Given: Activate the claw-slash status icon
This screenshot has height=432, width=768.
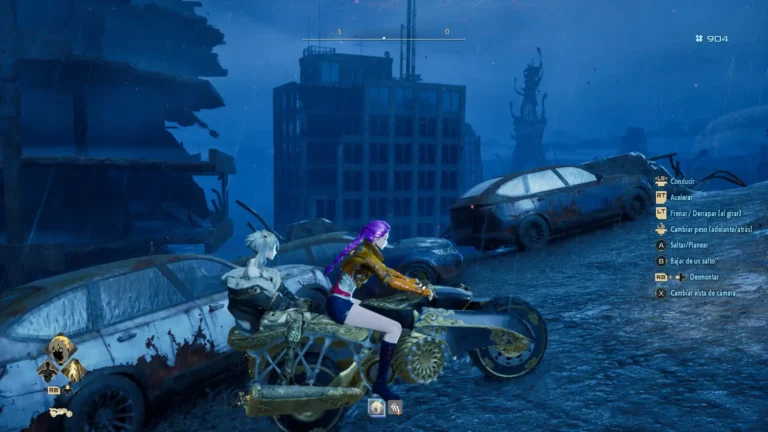Looking at the screenshot, I should point(395,407).
